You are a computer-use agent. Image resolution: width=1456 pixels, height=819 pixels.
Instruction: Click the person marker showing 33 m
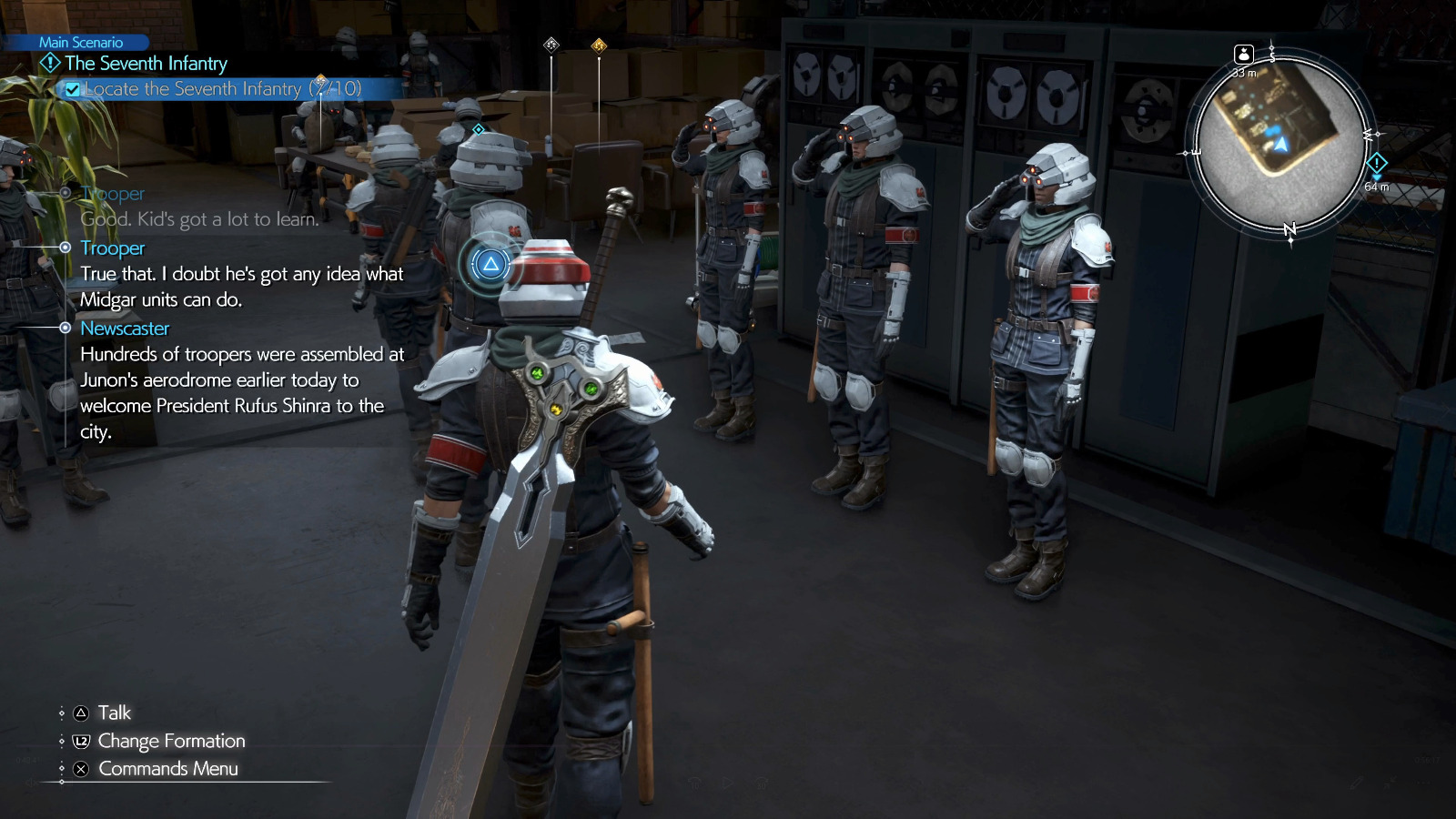tap(1244, 55)
